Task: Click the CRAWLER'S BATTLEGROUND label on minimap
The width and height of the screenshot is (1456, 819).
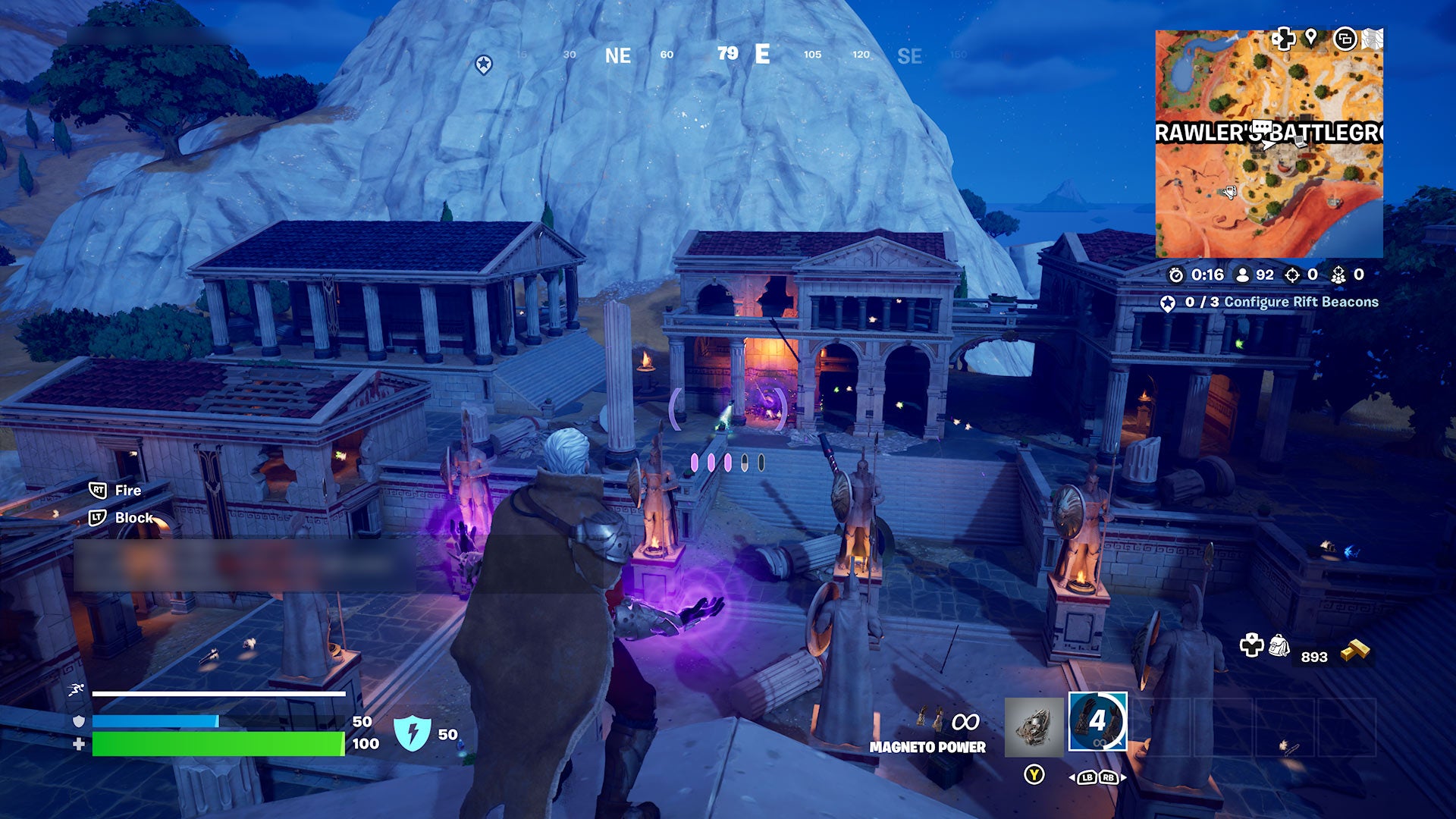Action: [1265, 130]
